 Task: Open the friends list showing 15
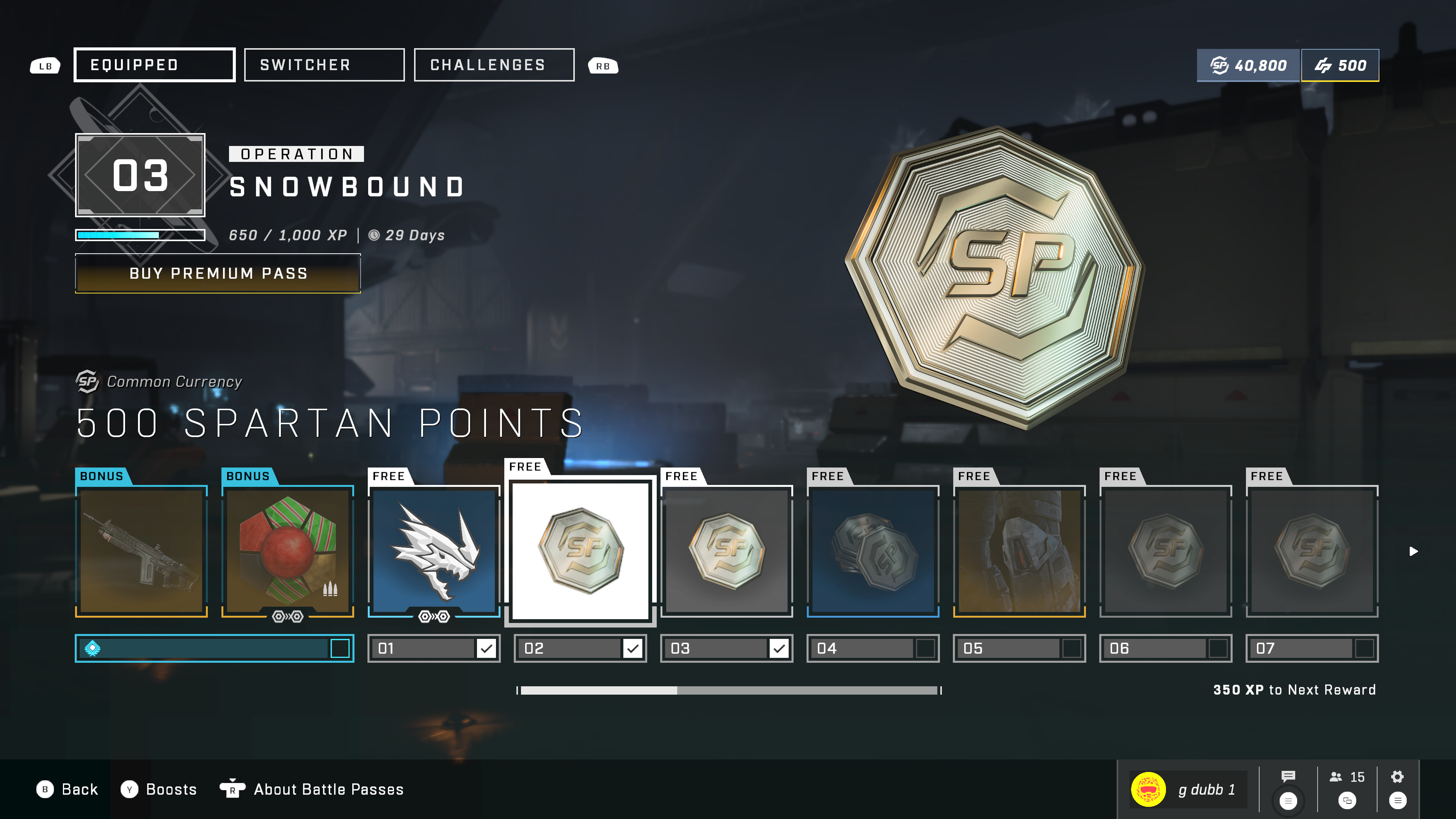[1347, 777]
